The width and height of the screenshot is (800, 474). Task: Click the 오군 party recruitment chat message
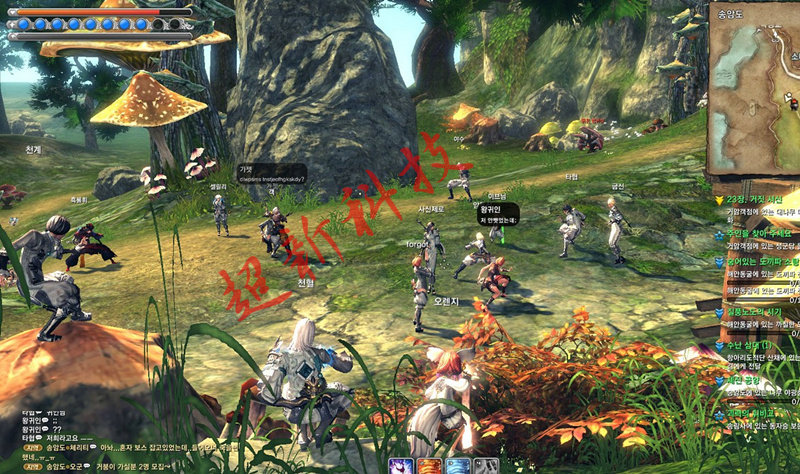pyautogui.click(x=130, y=466)
